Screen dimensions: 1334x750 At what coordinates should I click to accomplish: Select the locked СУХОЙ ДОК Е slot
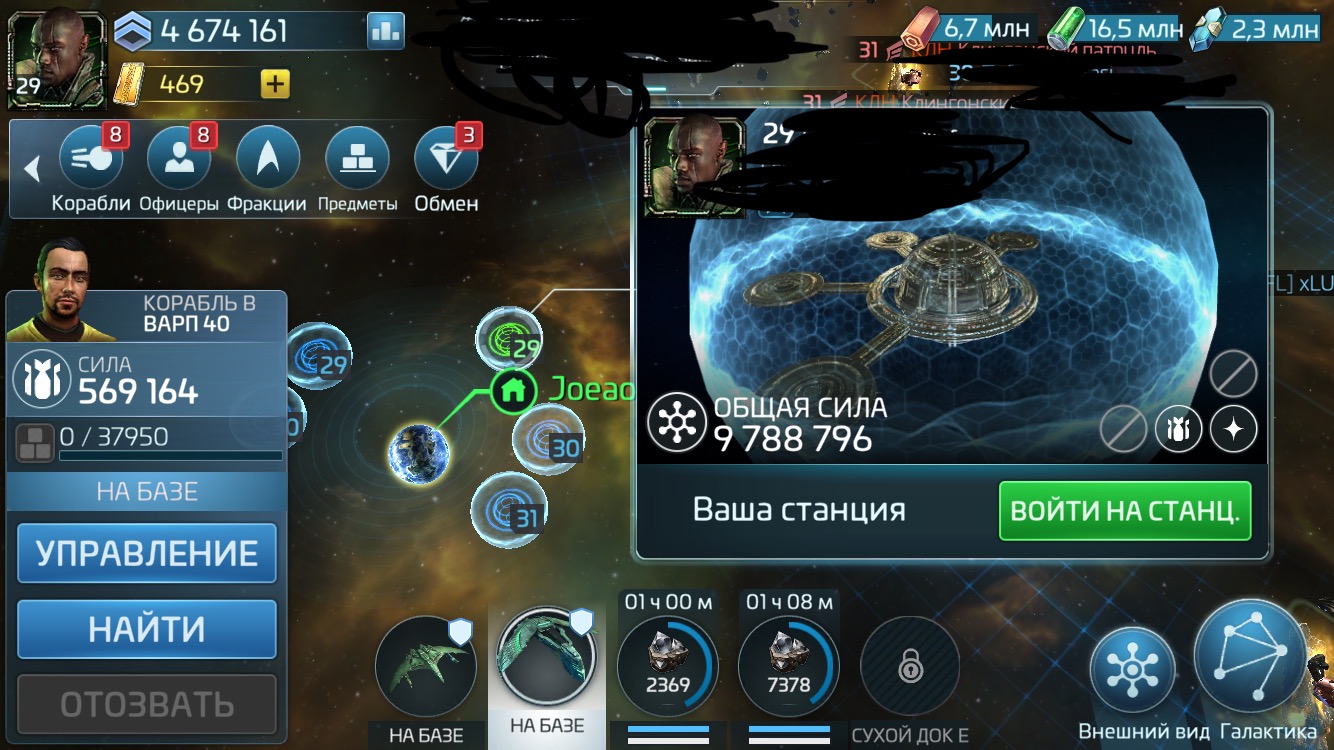tap(910, 665)
